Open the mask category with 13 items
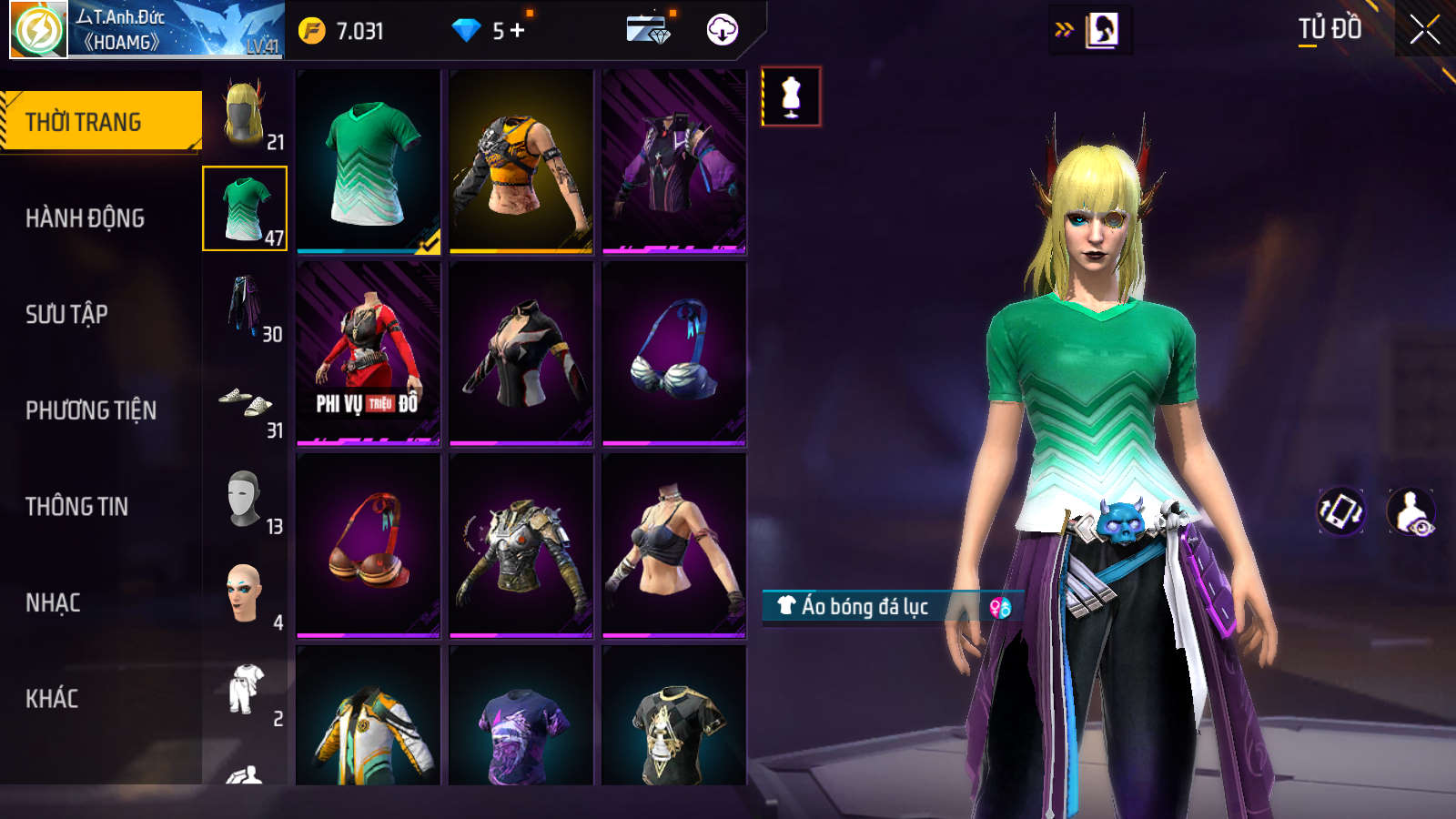1456x819 pixels. click(245, 499)
